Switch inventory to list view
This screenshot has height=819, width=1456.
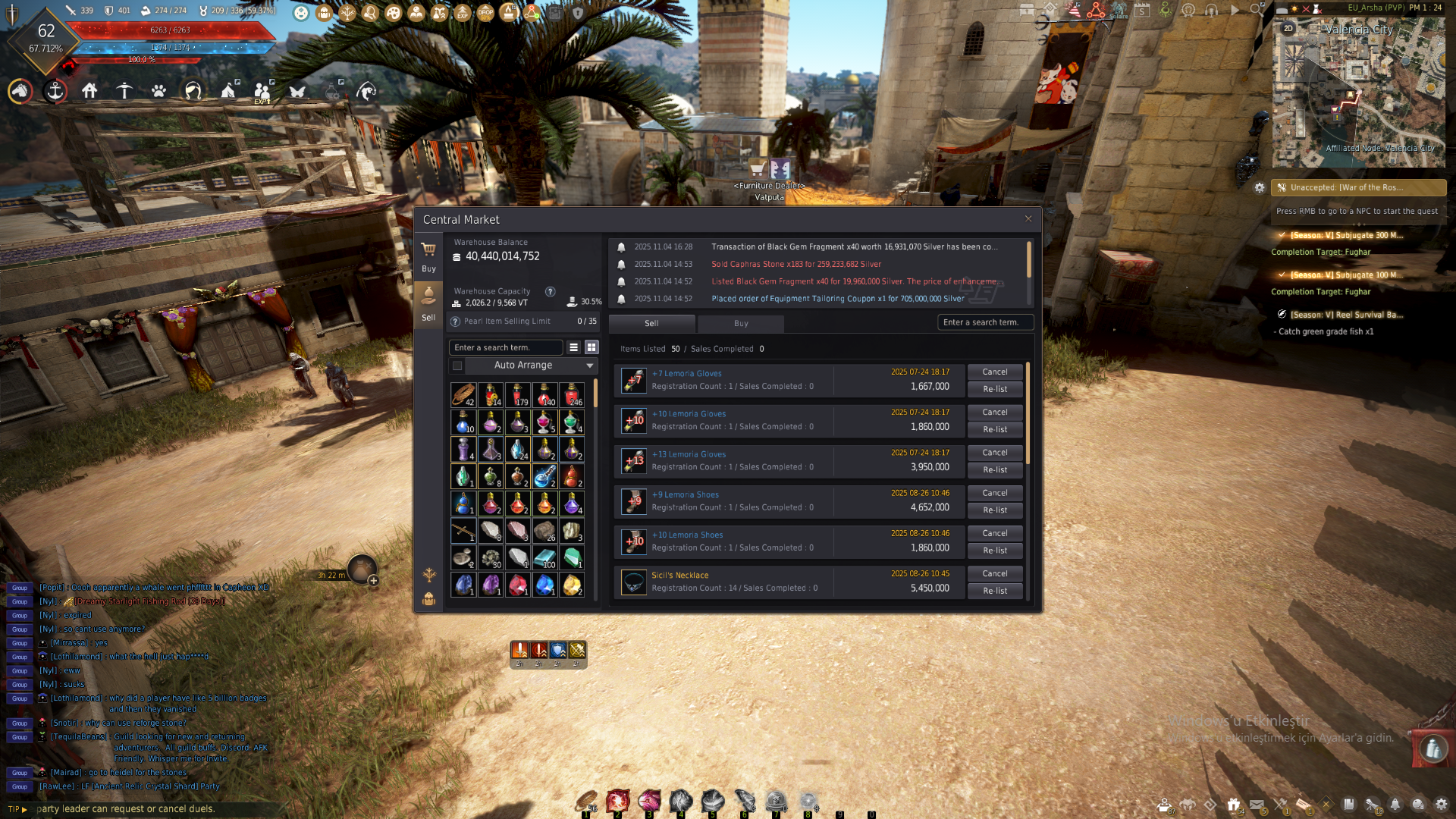(x=574, y=347)
